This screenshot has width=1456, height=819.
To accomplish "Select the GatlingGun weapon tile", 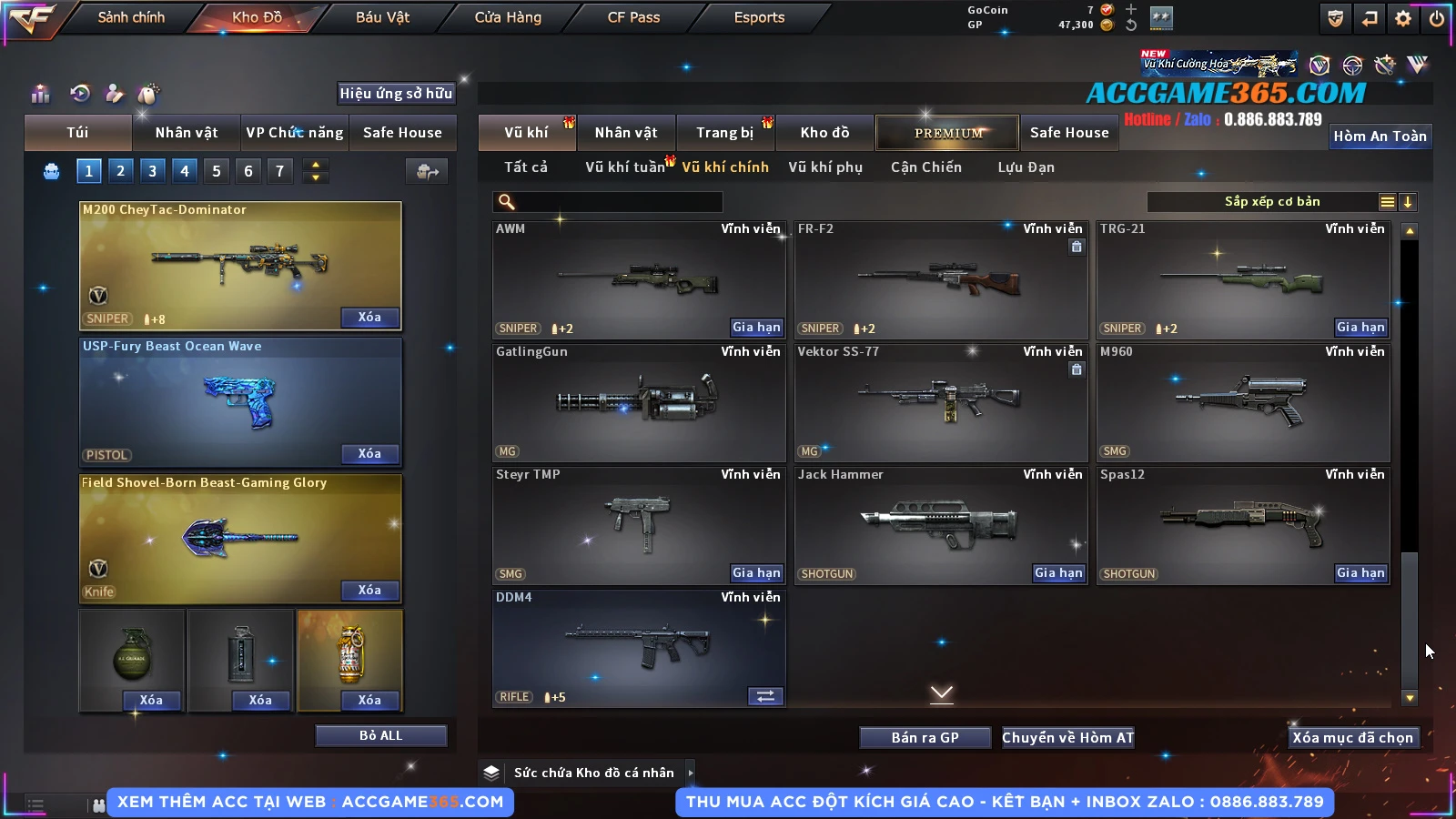I will click(x=638, y=402).
